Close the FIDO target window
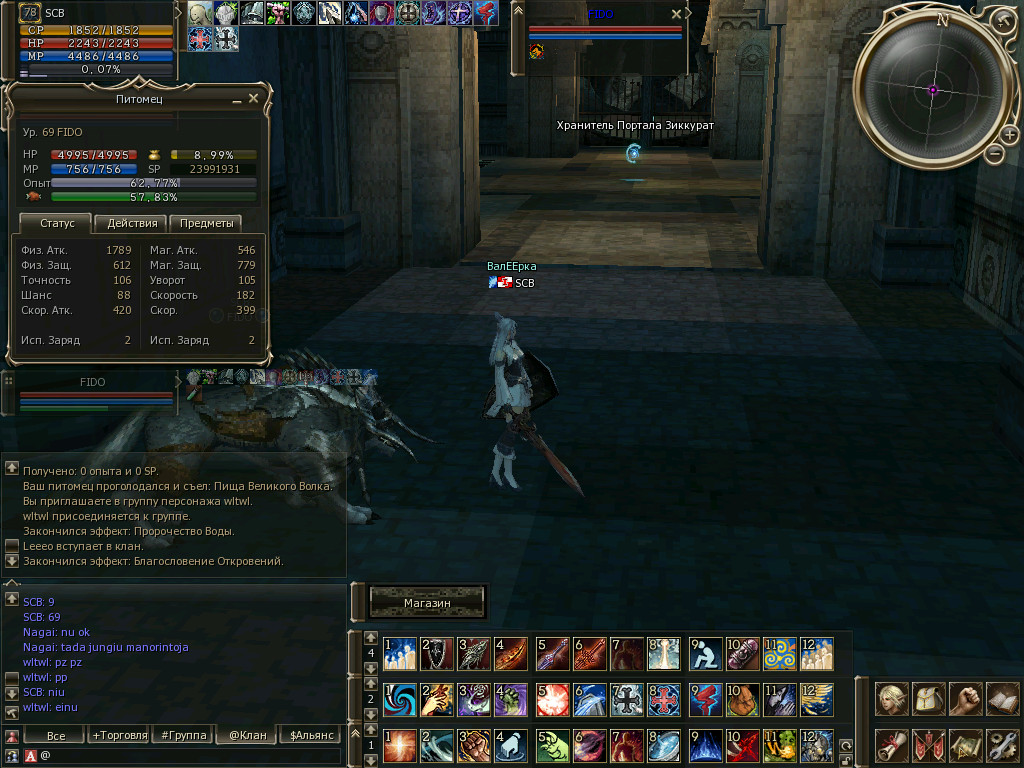The image size is (1024, 768). coord(676,14)
